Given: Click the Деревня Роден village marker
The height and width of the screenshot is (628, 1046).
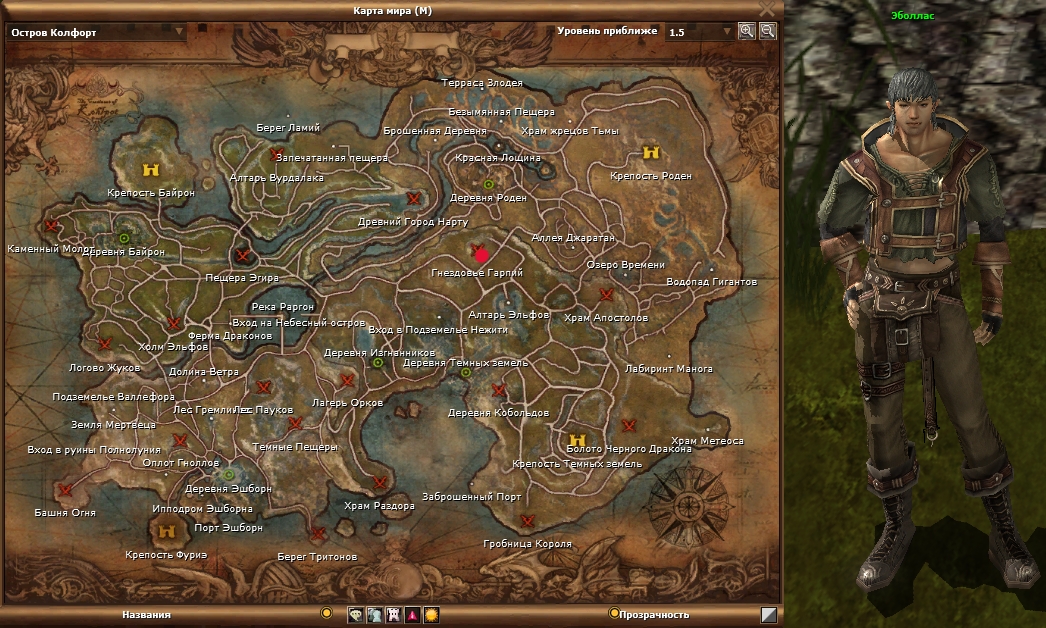Looking at the screenshot, I should 489,184.
